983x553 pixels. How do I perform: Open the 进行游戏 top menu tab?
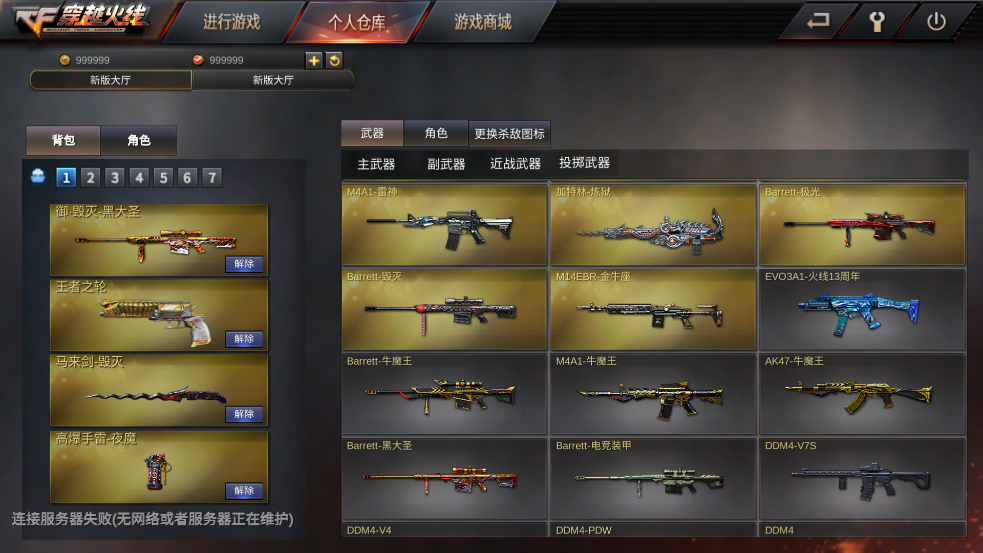(x=231, y=22)
